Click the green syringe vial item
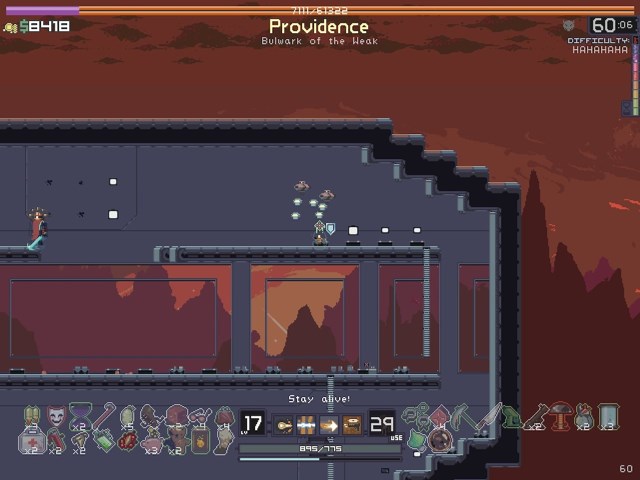Screen dimensions: 640x480 tap(104, 439)
